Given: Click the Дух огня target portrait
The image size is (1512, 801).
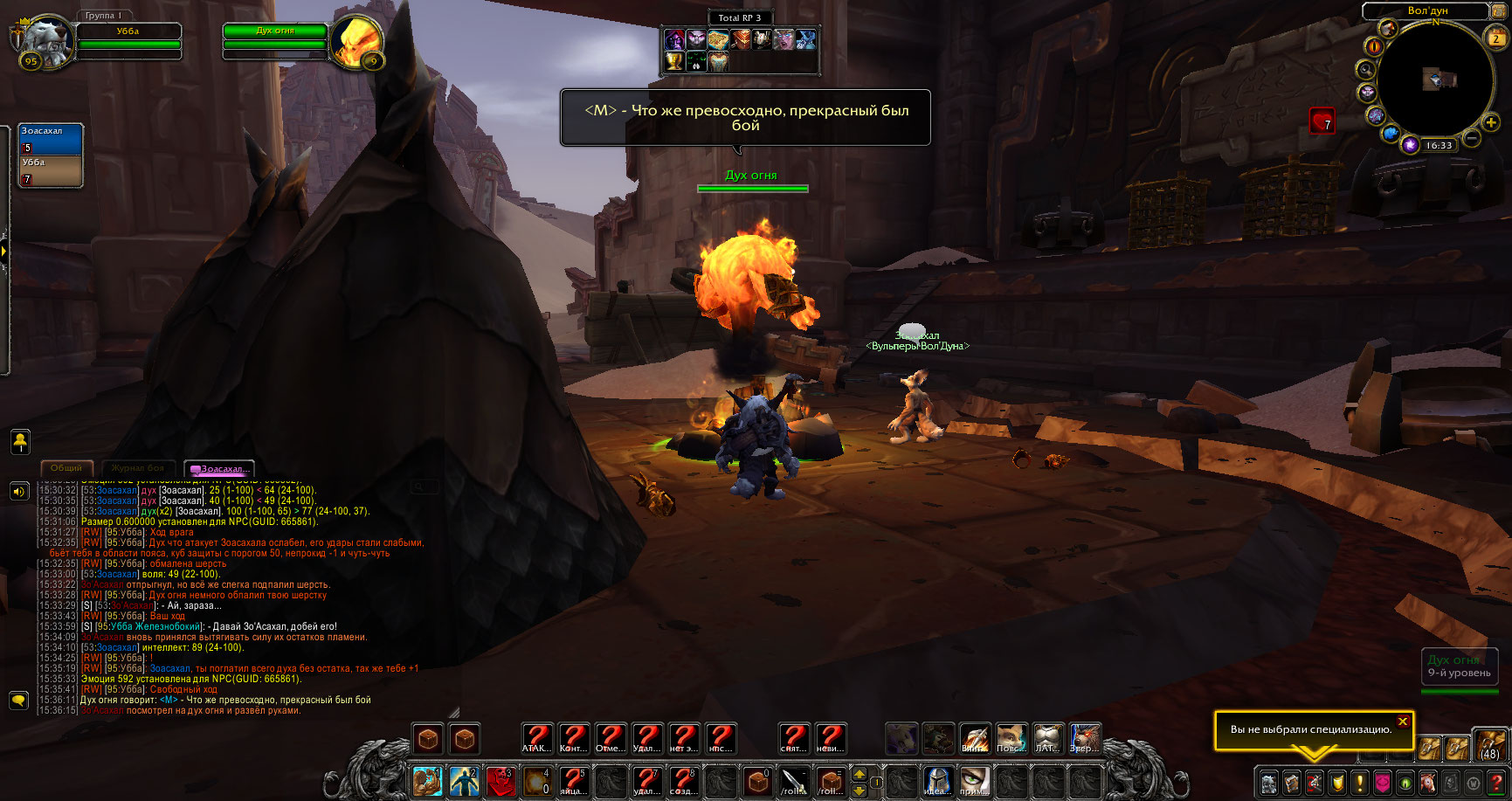Looking at the screenshot, I should 357,40.
